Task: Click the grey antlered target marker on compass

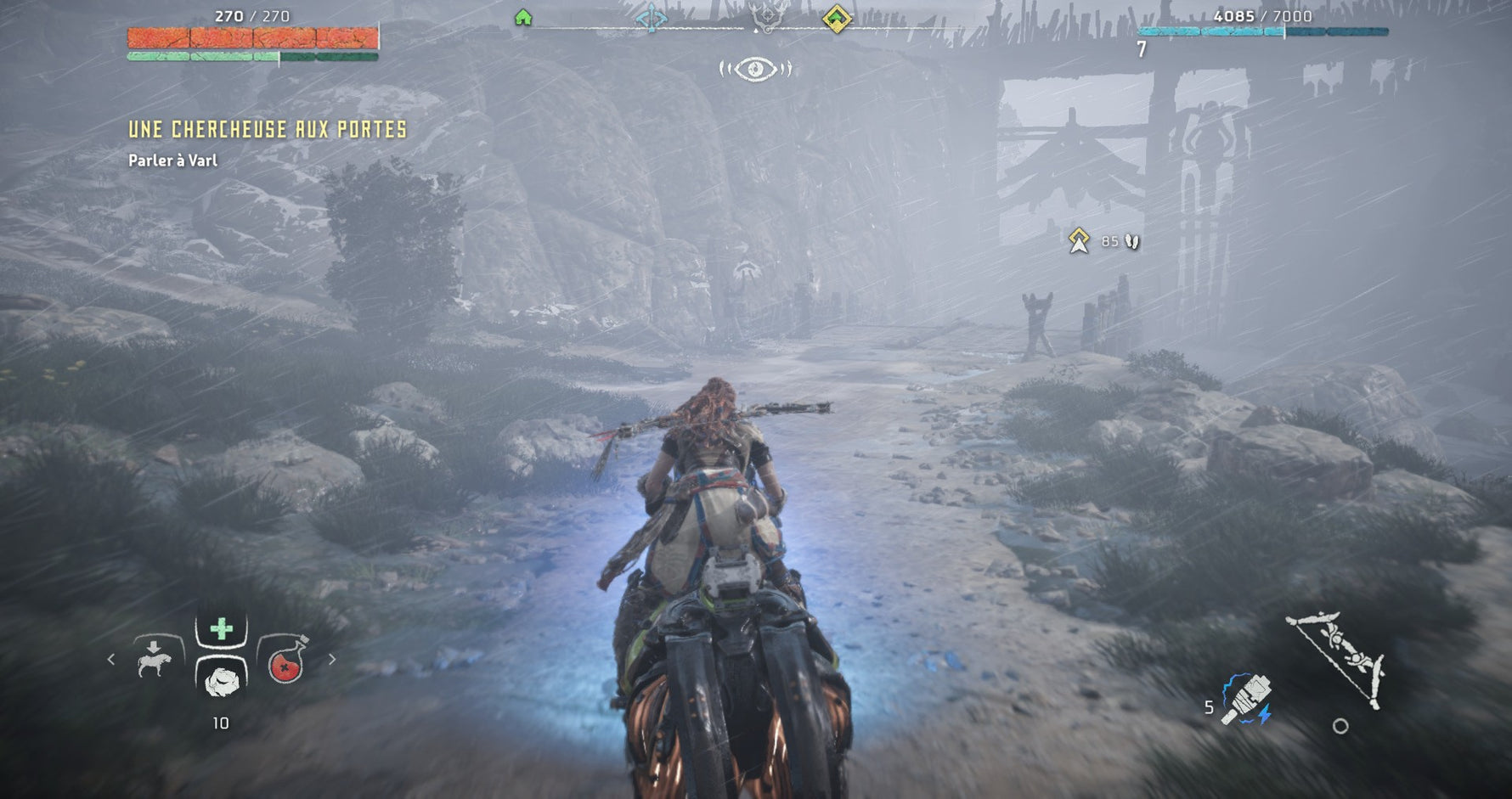Action: click(765, 16)
